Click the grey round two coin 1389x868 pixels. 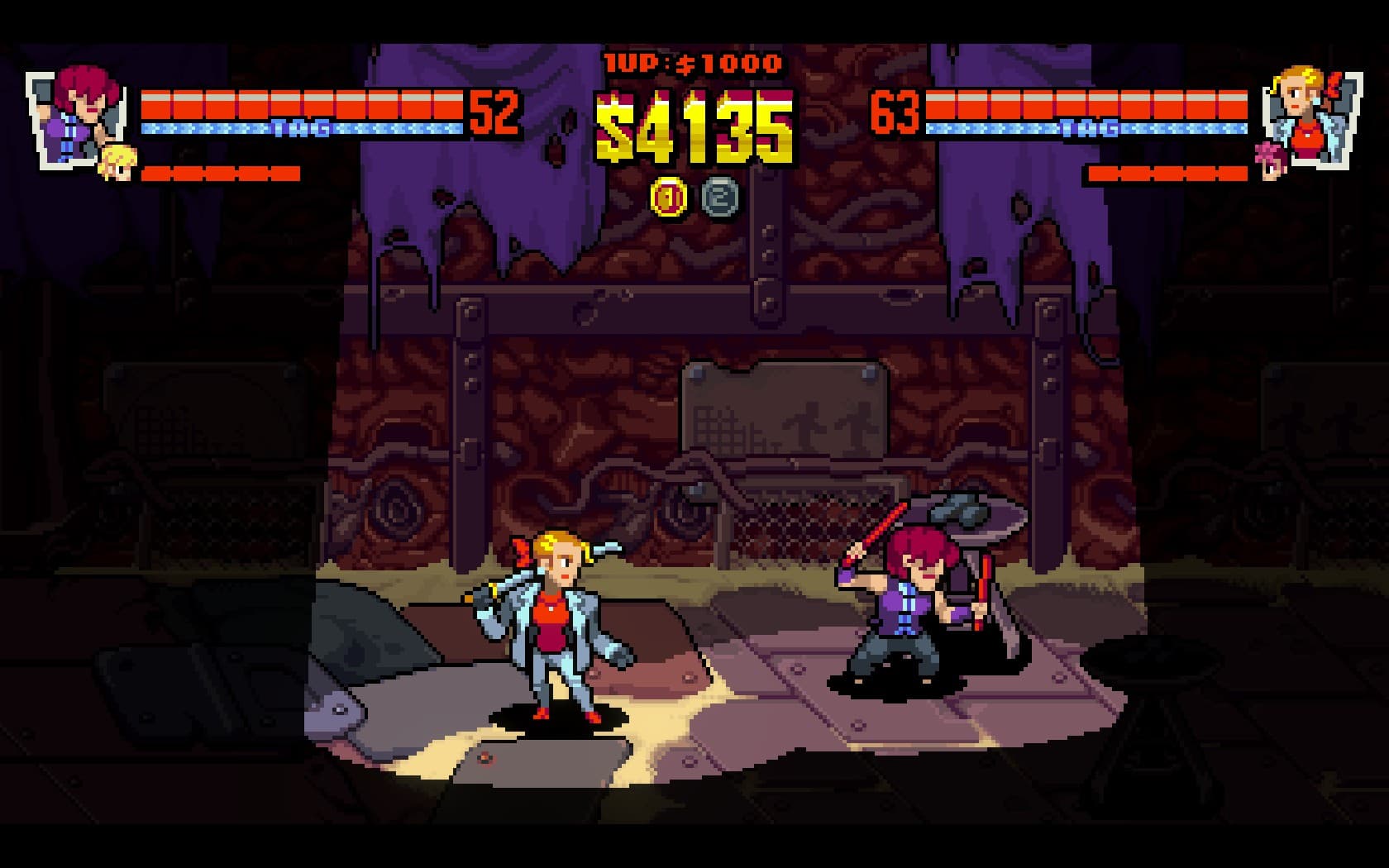pyautogui.click(x=718, y=198)
